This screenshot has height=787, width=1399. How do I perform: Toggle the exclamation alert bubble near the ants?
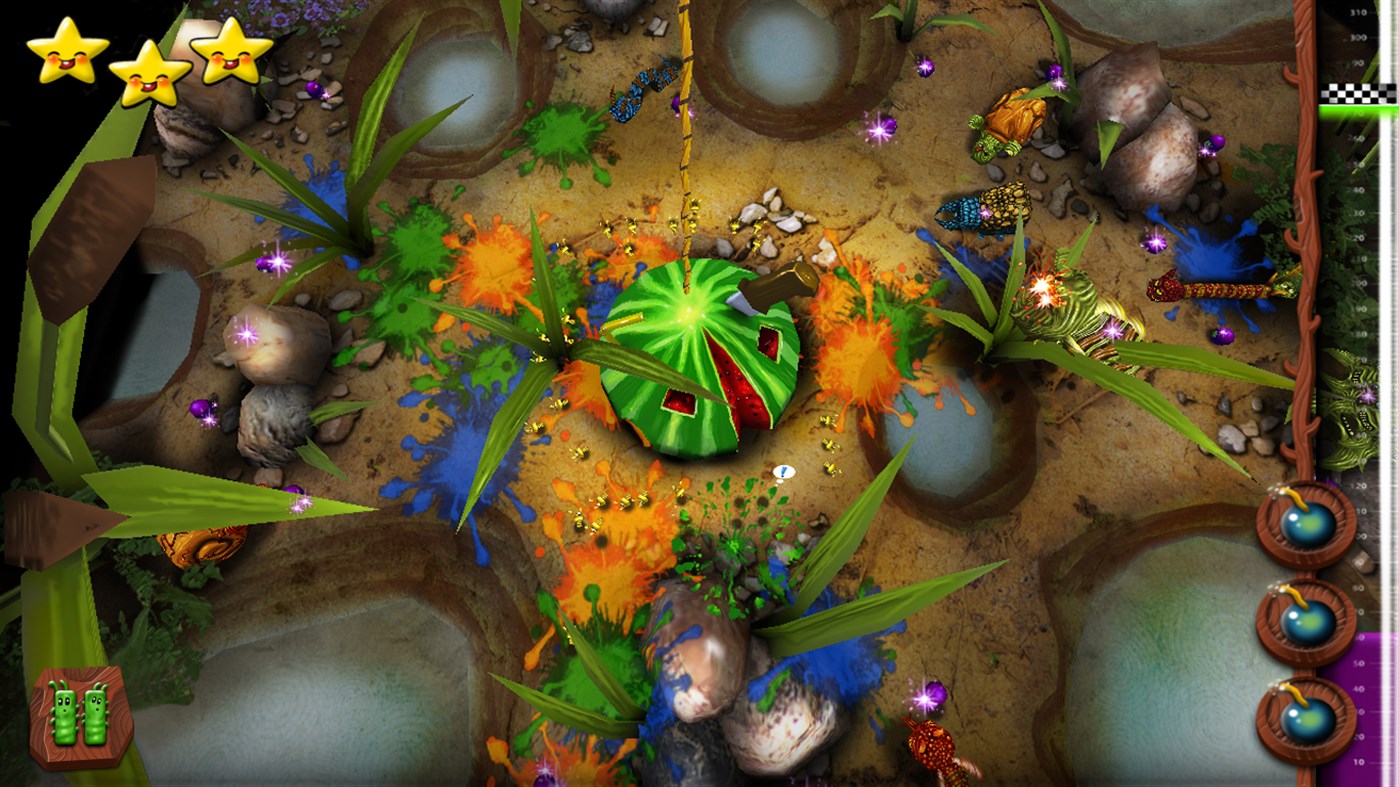point(786,472)
